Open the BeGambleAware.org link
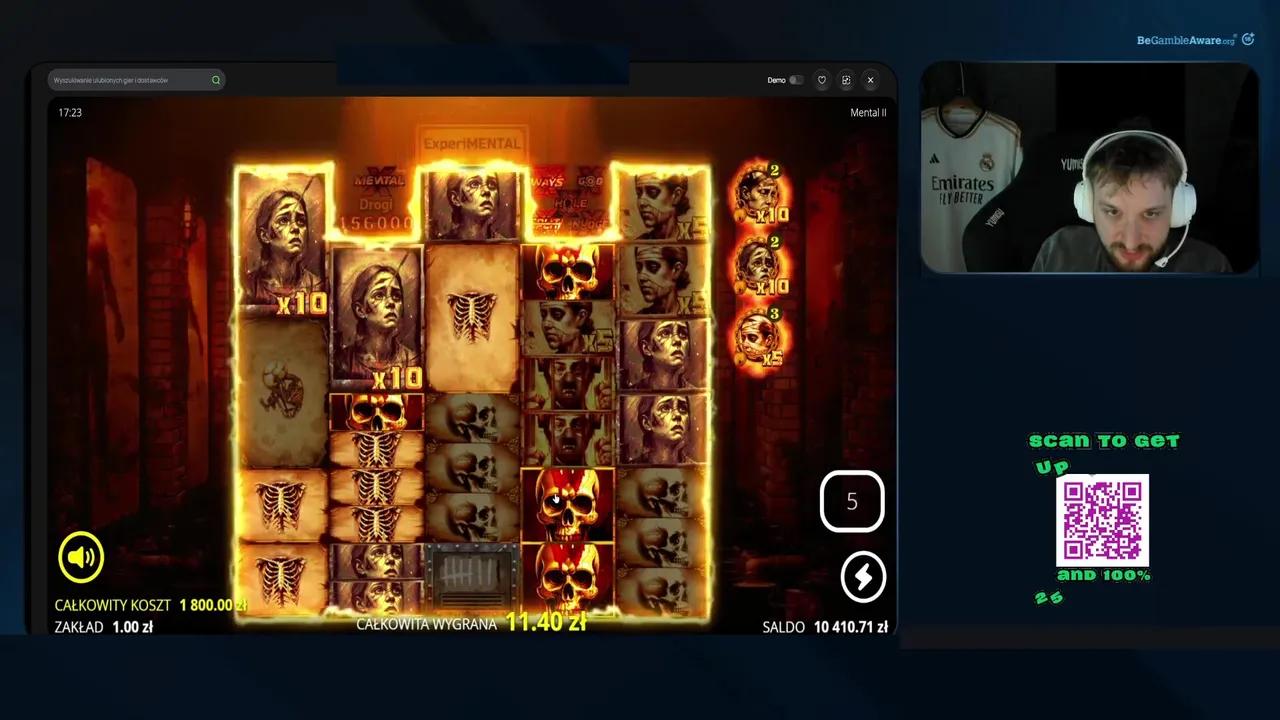Image resolution: width=1280 pixels, height=720 pixels. click(x=1185, y=40)
